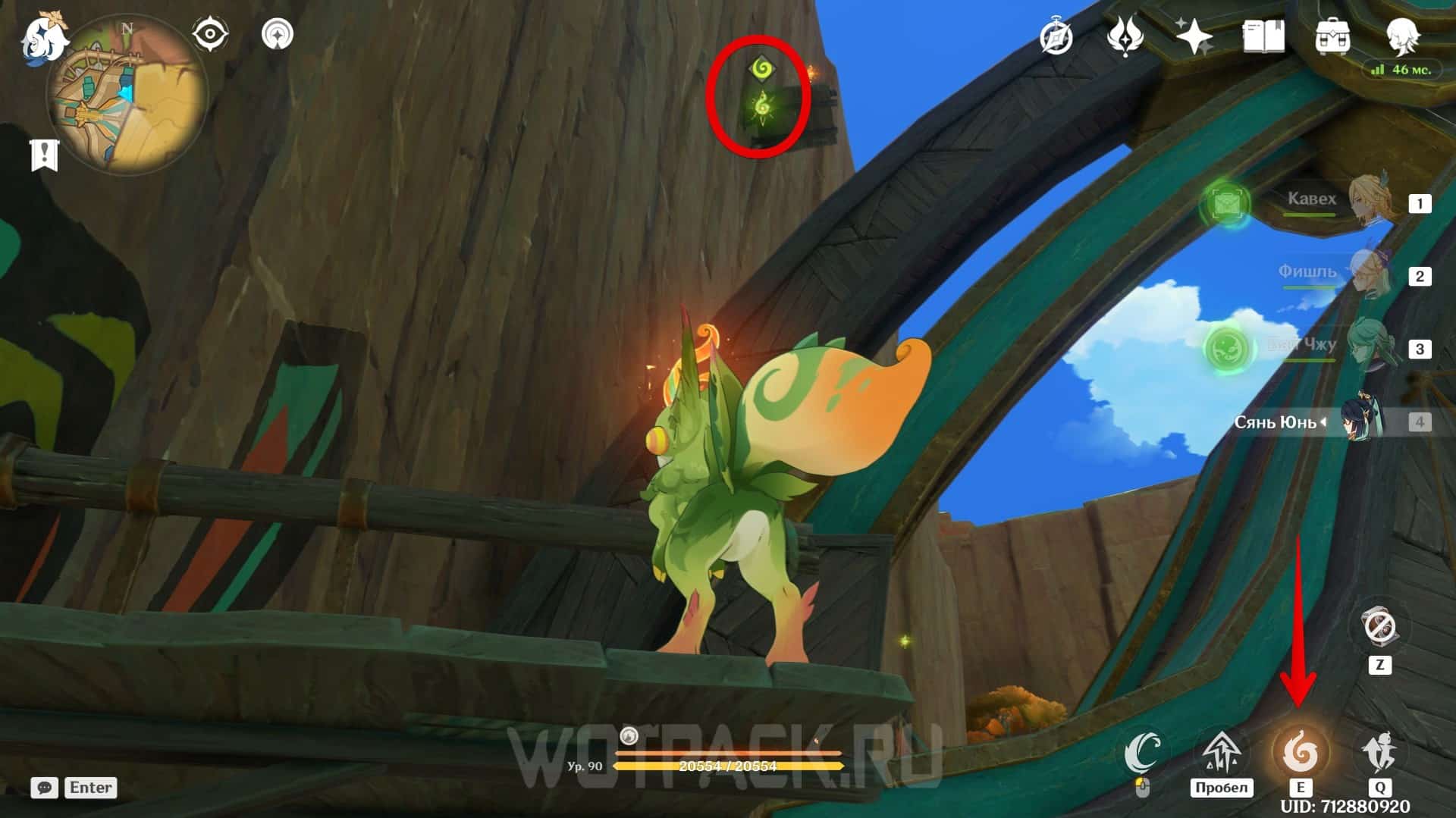Image resolution: width=1456 pixels, height=818 pixels.
Task: Open the battle pass winged emblem icon
Action: (1125, 36)
